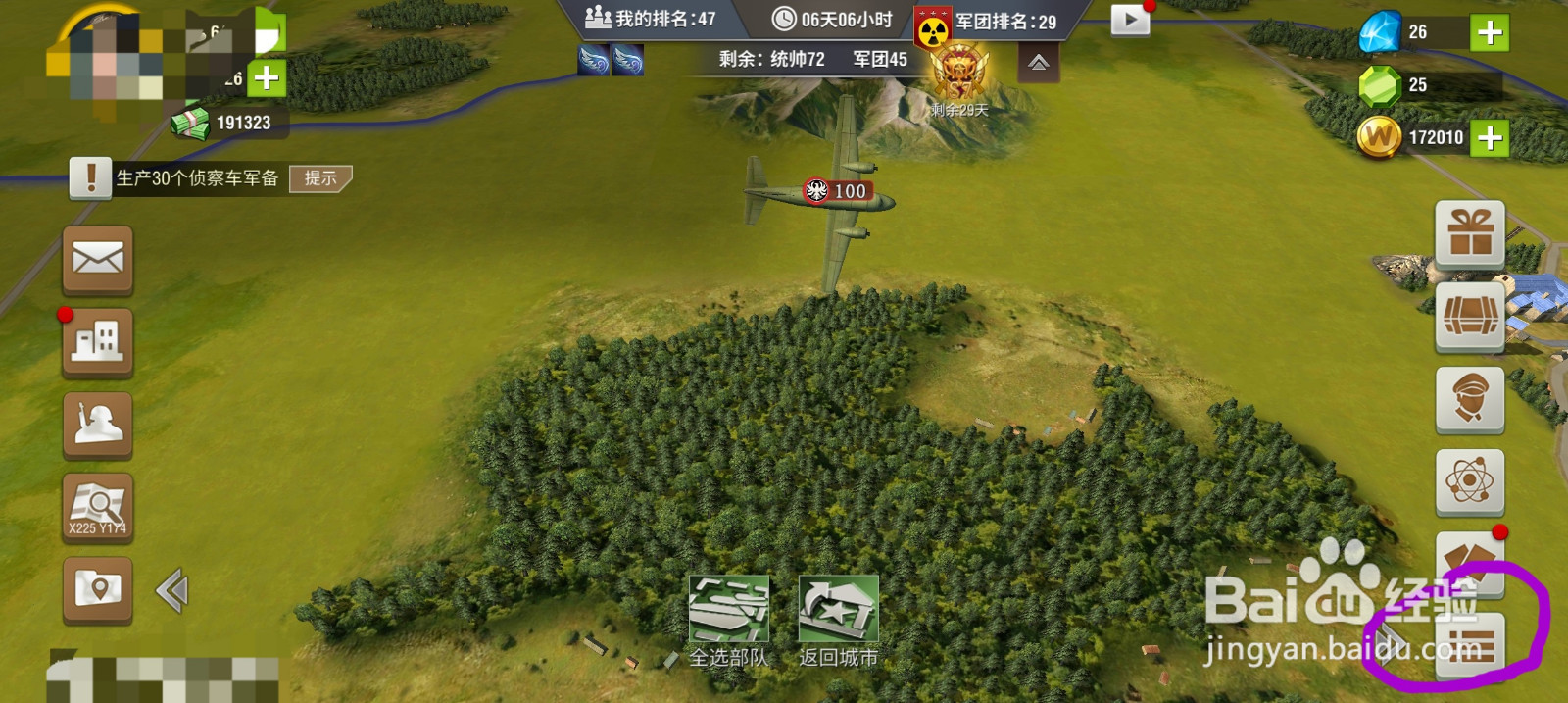Open the list menu button

[x=1470, y=647]
